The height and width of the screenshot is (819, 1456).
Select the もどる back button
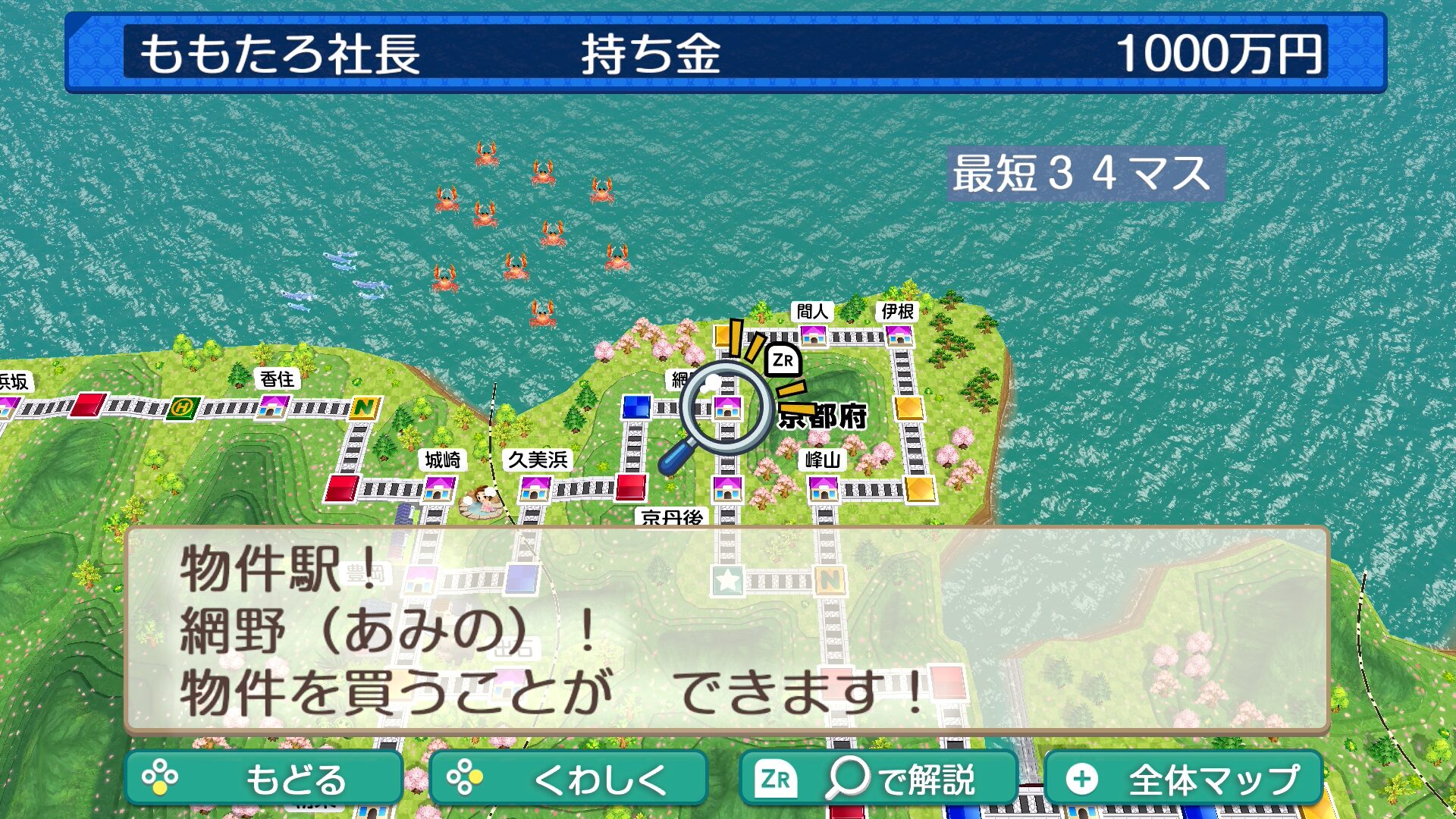(x=264, y=778)
